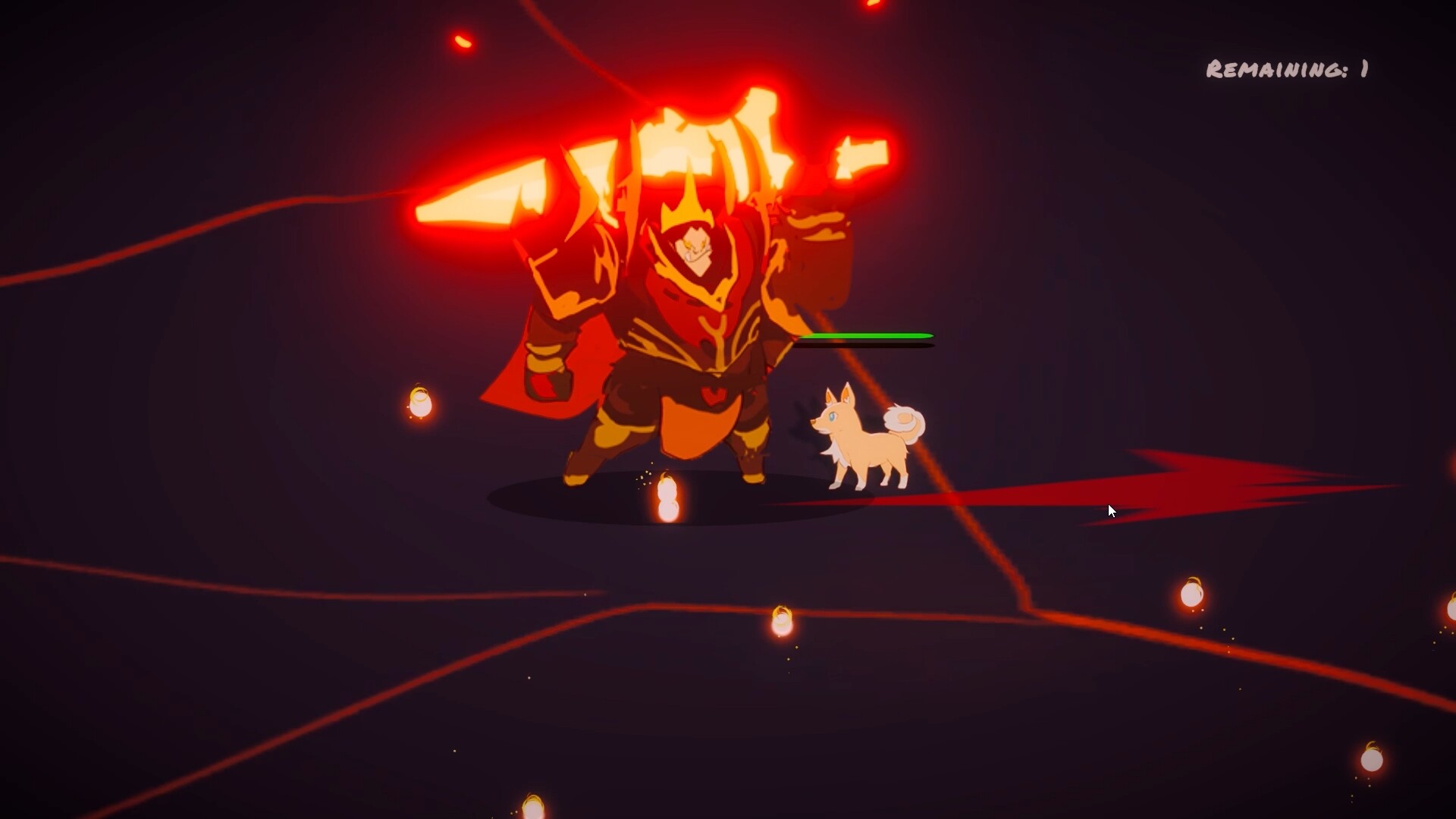Click the dog's blue eye
This screenshot has height=819, width=1456.
(x=832, y=417)
